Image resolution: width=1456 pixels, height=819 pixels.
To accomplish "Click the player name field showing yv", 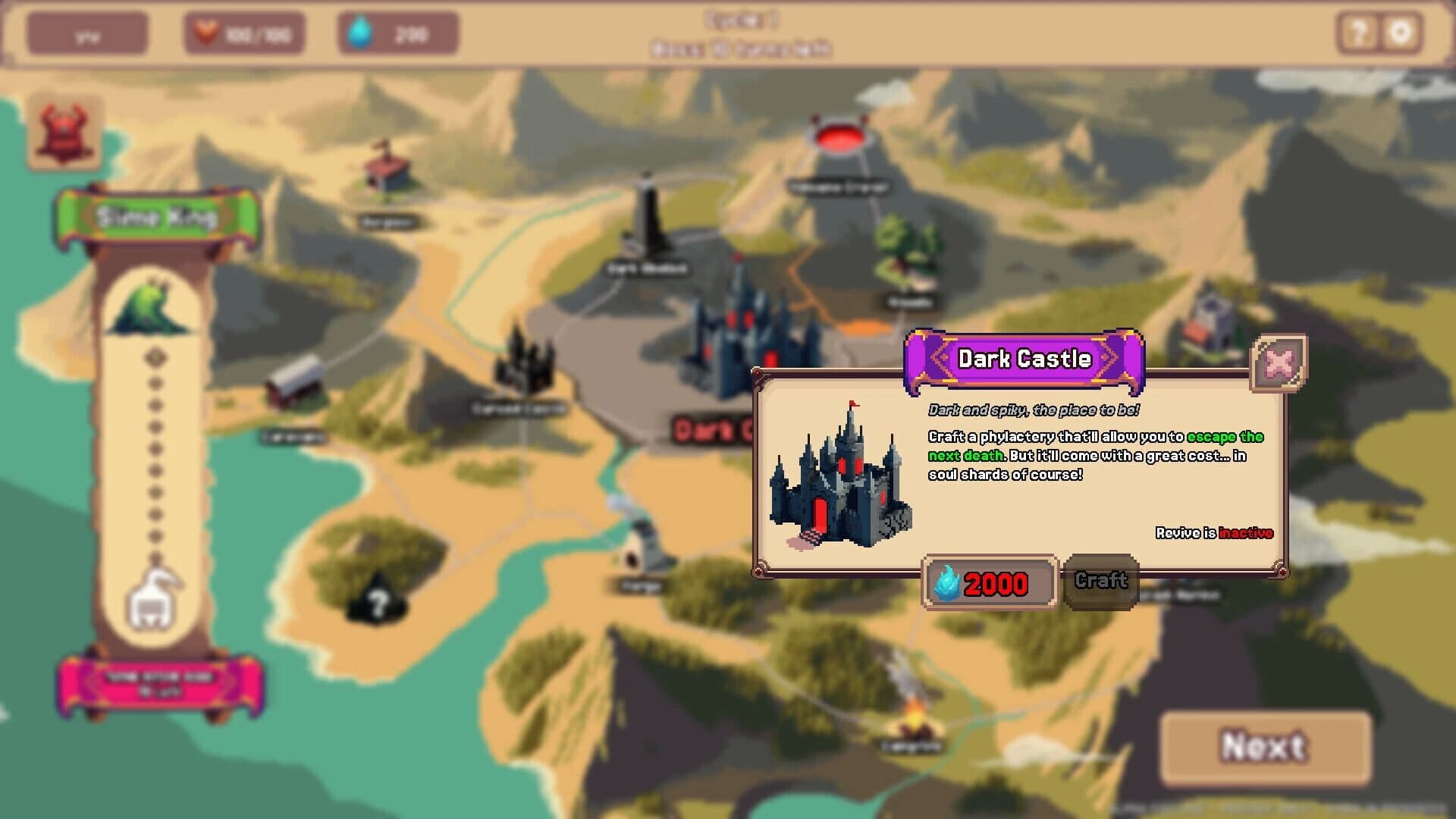I will tap(88, 32).
